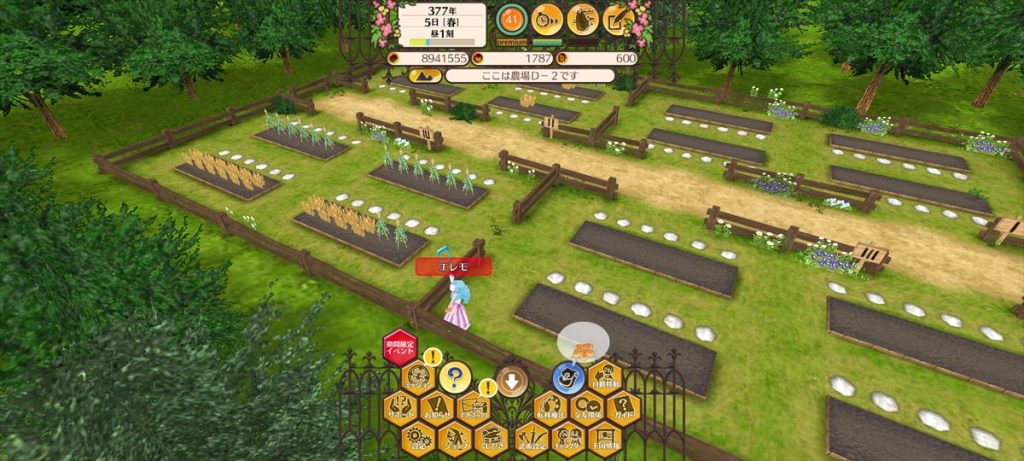The image size is (1024, 461).
Task: Collapse the menu with the down arrow
Action: pos(511,380)
